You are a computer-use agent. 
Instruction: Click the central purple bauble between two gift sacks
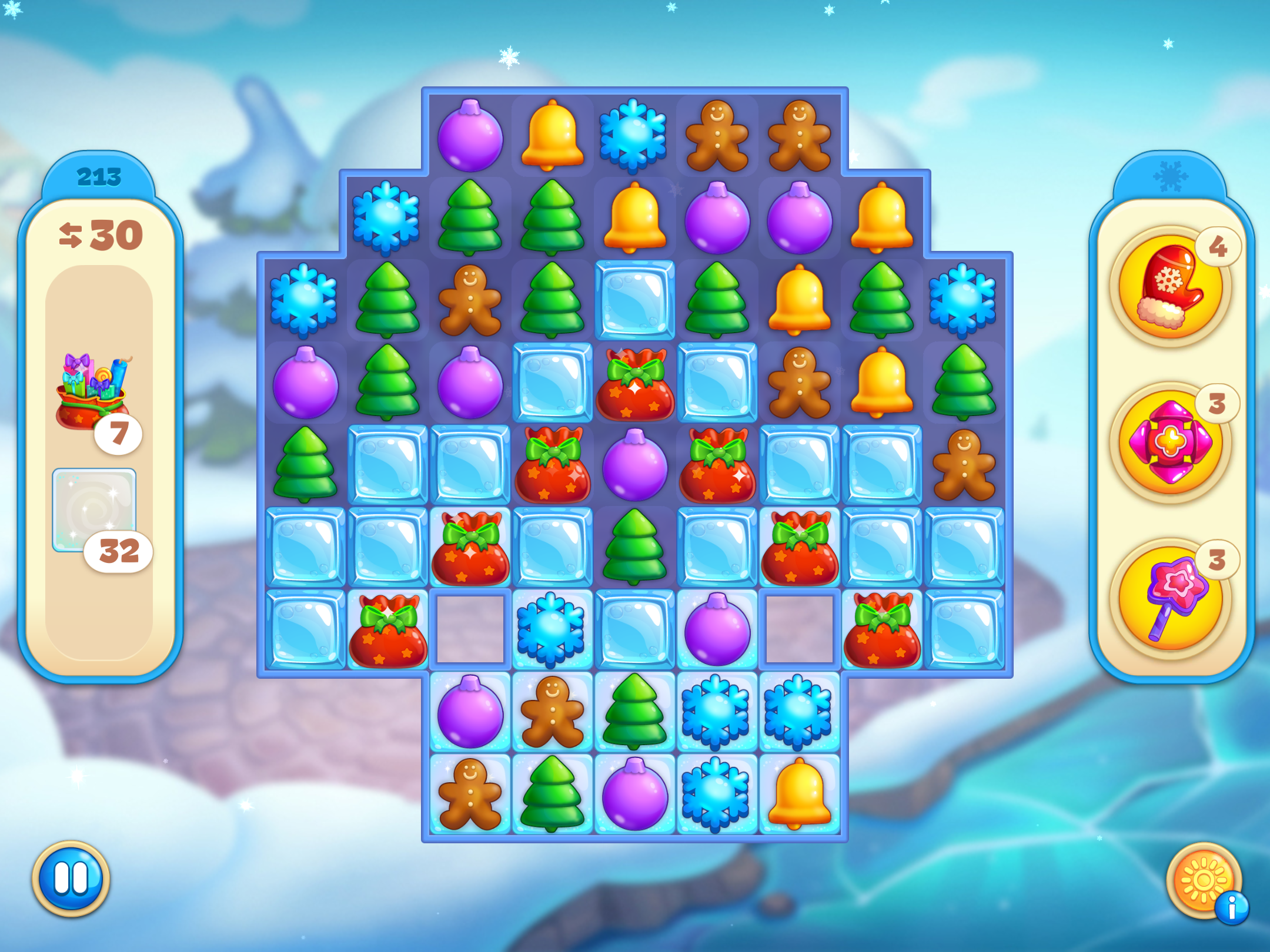[x=635, y=467]
